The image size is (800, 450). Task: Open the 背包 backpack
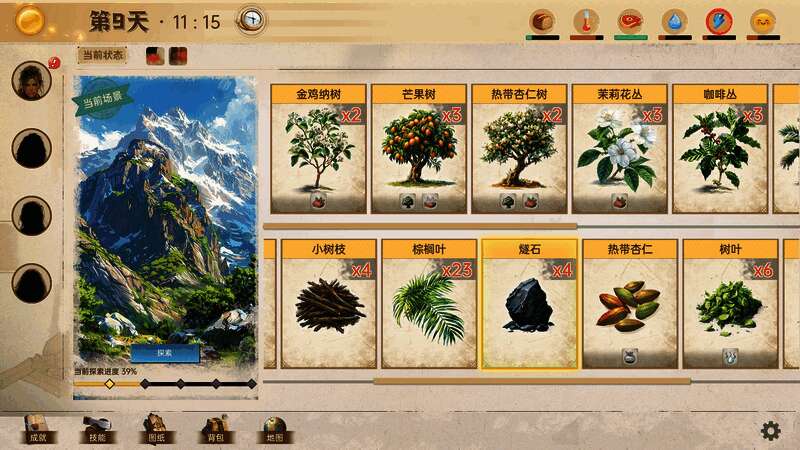215,429
